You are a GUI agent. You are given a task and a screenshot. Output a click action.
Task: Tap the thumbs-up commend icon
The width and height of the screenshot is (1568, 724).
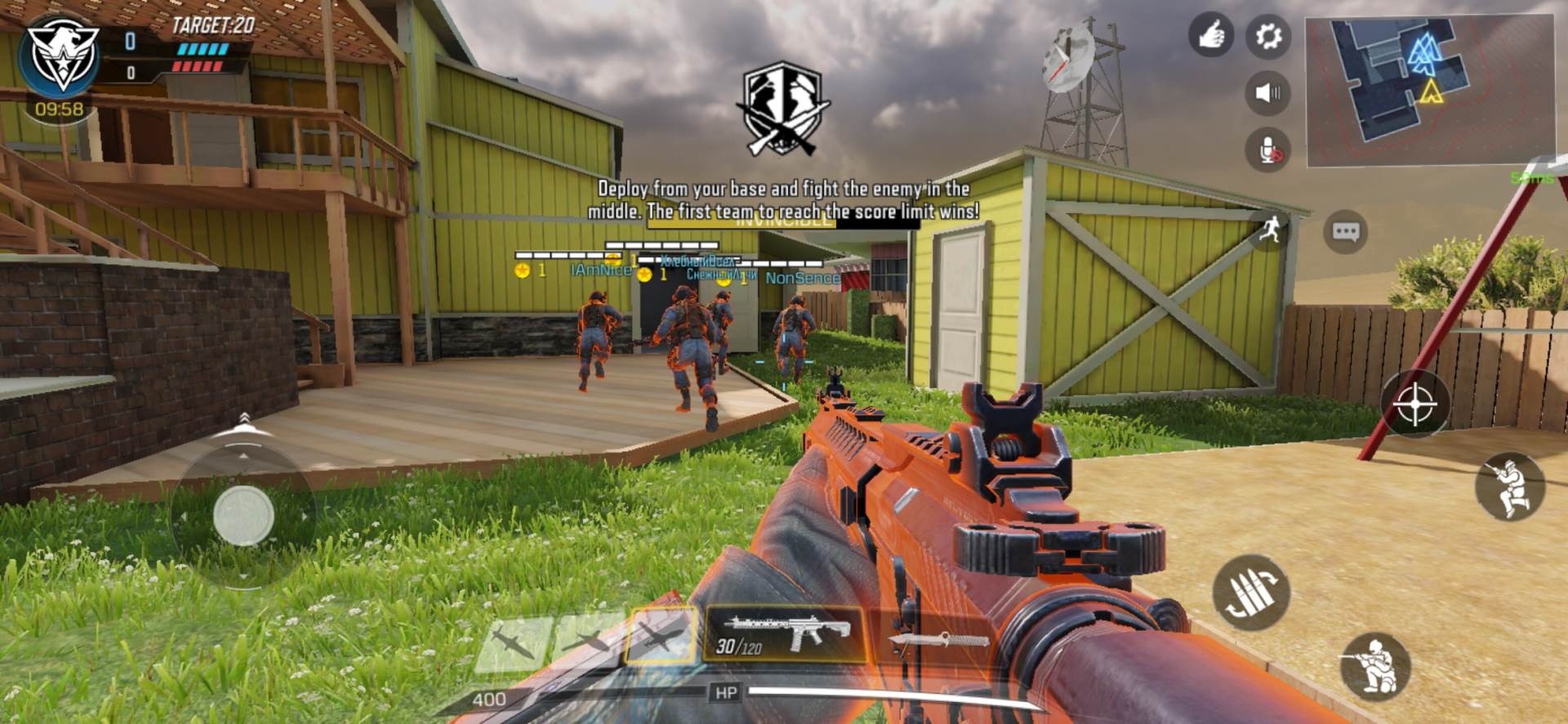tap(1212, 34)
